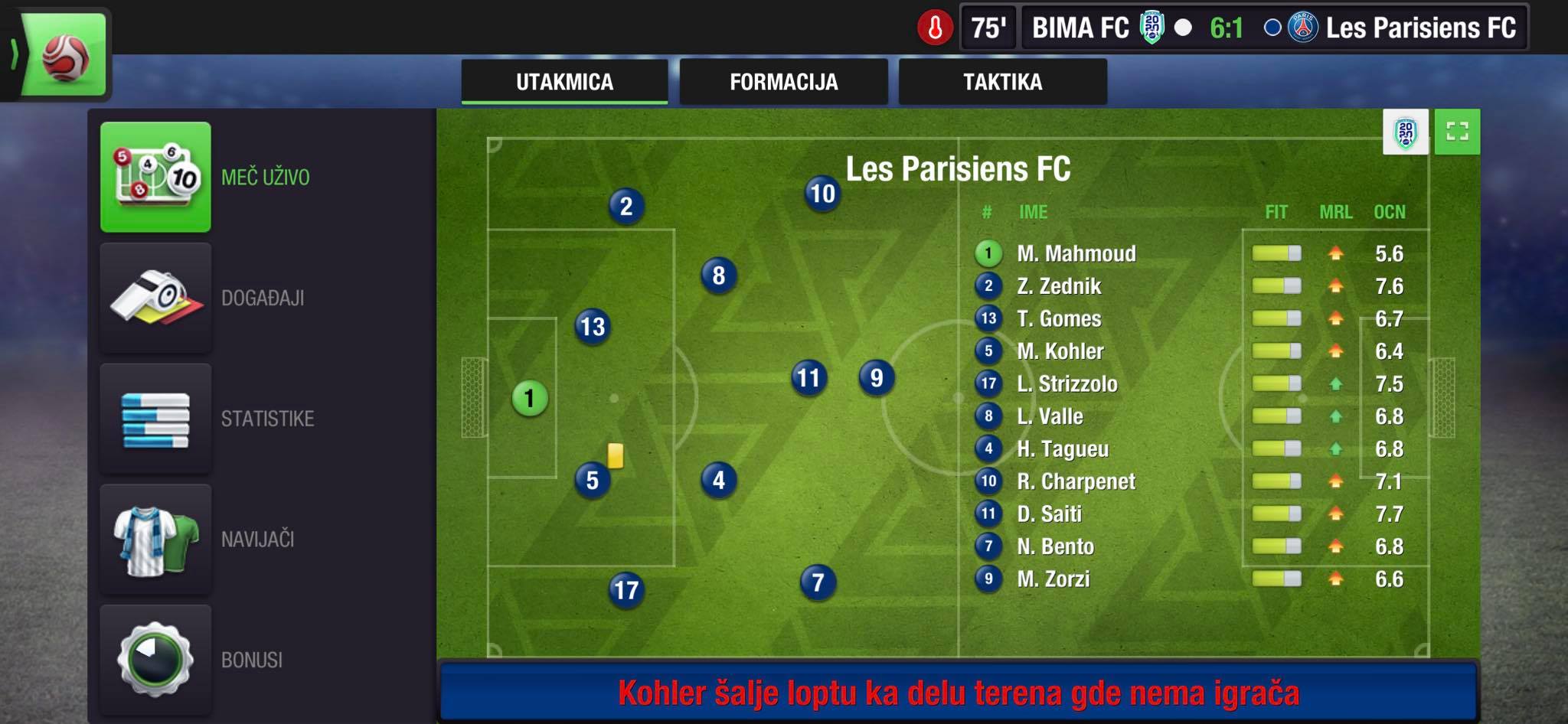1568x724 pixels.
Task: Choose Z. Zednik row in lineup
Action: [x=1059, y=286]
